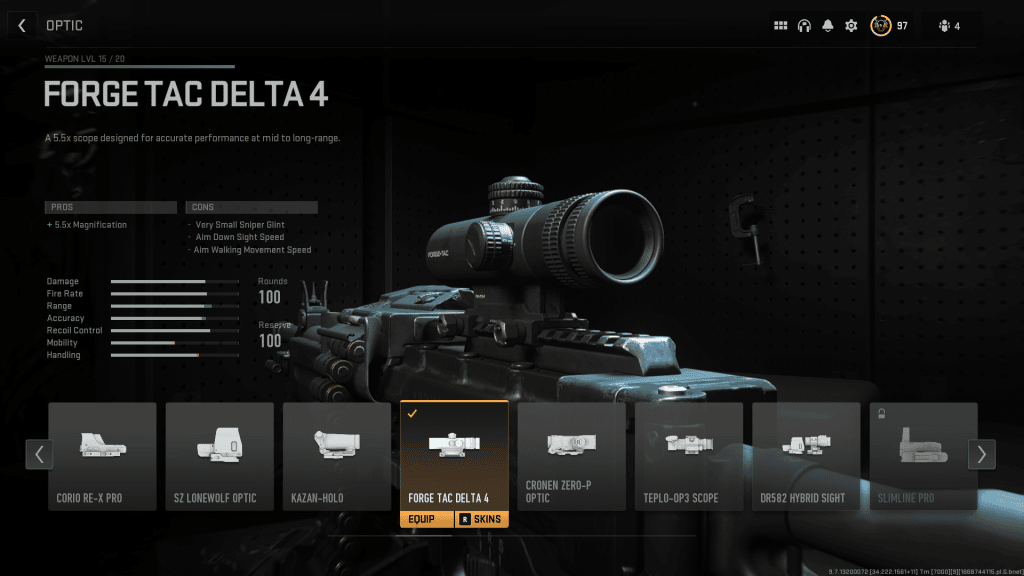Open Skins for the selected optic
Viewport: 1024px width, 576px height.
pos(482,519)
